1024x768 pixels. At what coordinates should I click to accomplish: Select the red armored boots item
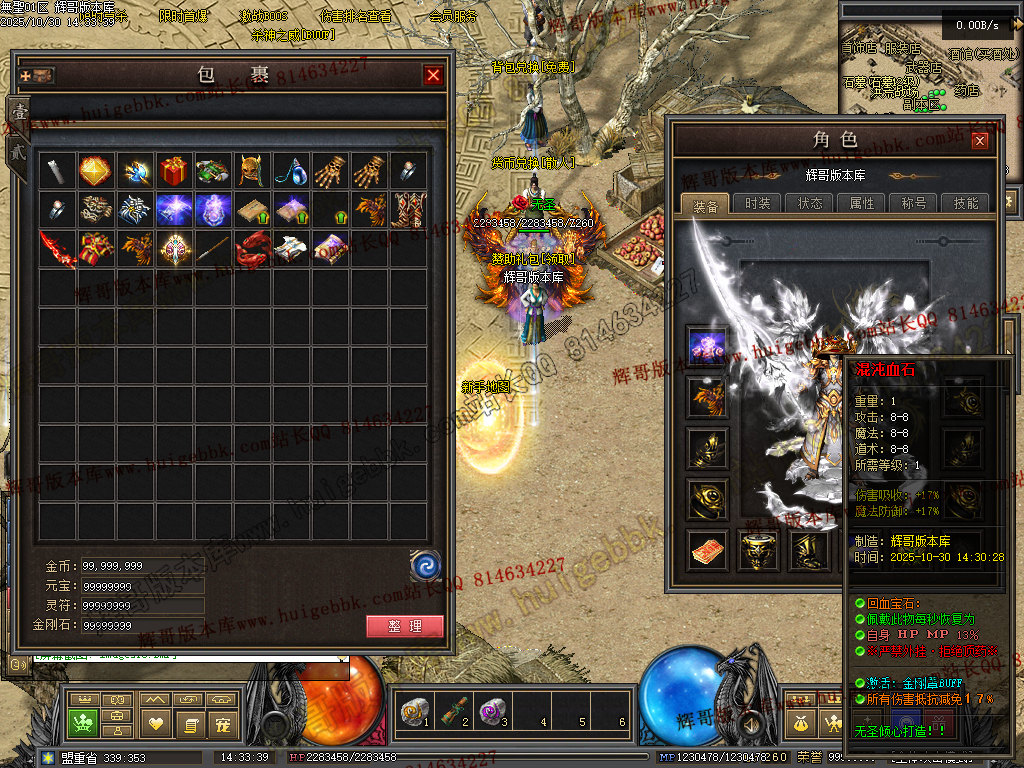(x=408, y=210)
